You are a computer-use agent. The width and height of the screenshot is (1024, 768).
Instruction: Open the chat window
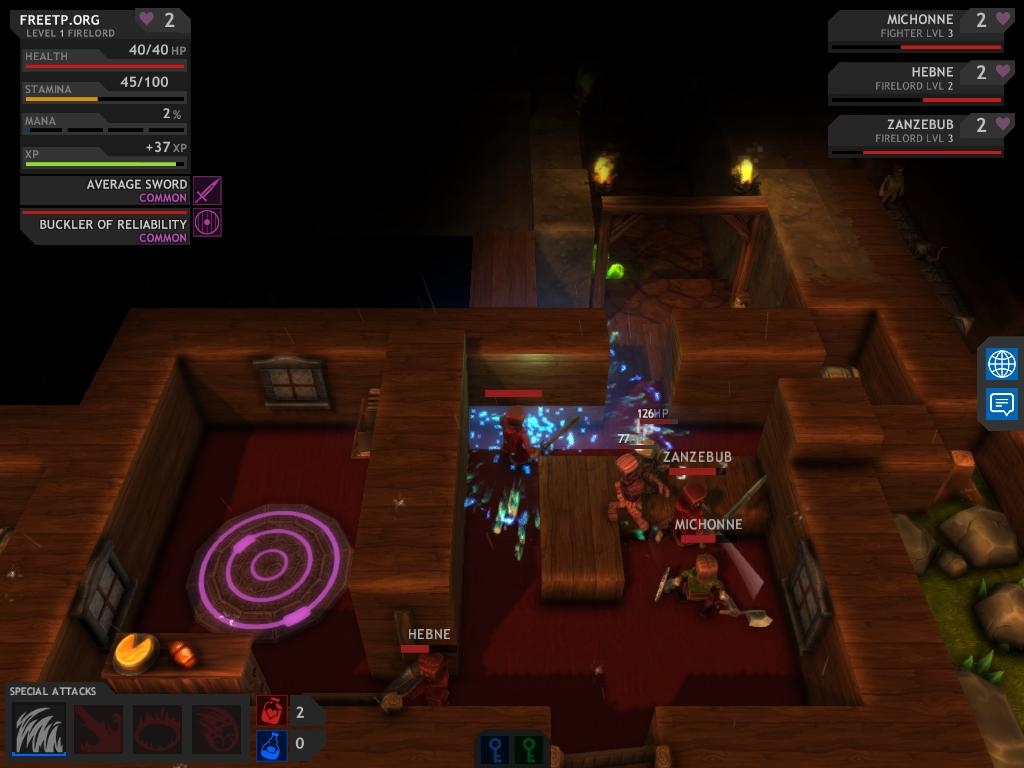point(1001,404)
